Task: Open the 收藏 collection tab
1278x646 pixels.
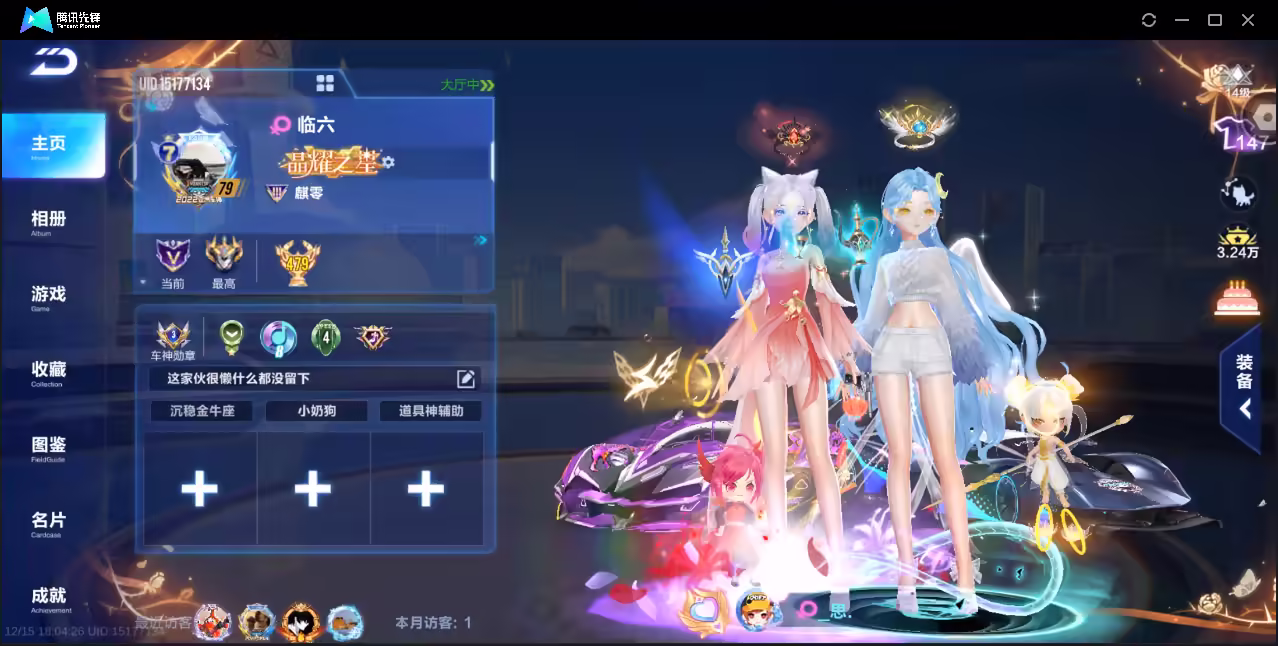Action: coord(48,371)
